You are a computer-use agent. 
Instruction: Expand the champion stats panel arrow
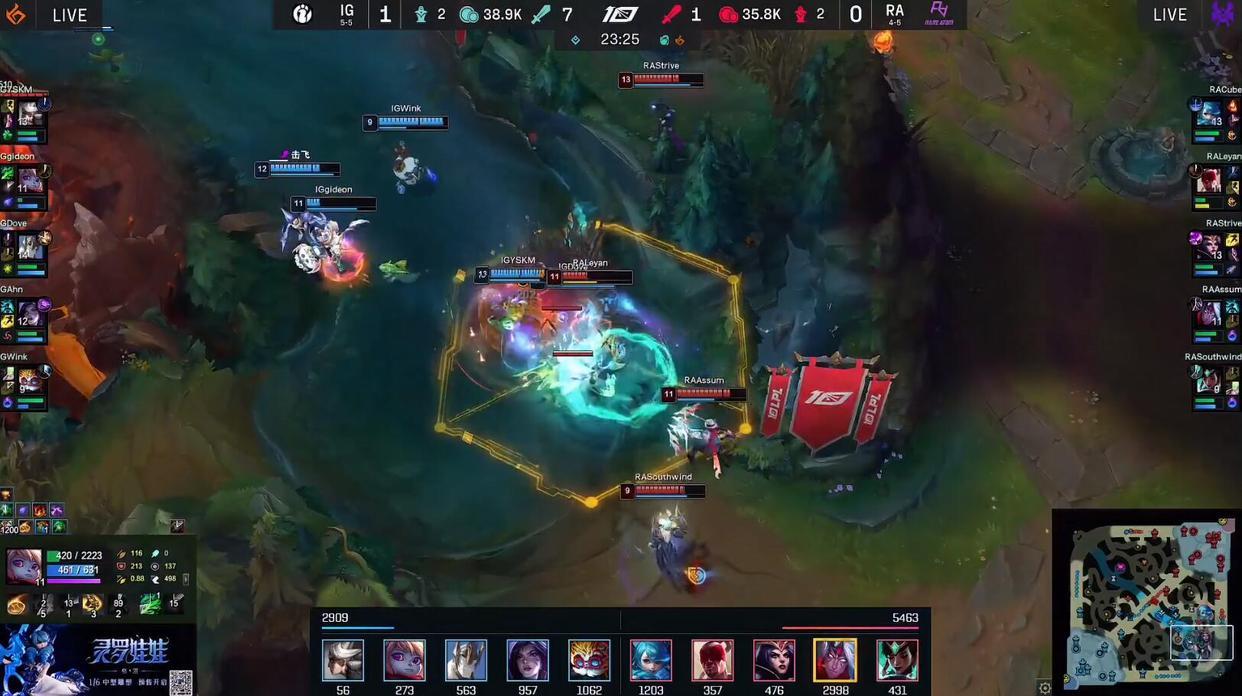[x=185, y=579]
